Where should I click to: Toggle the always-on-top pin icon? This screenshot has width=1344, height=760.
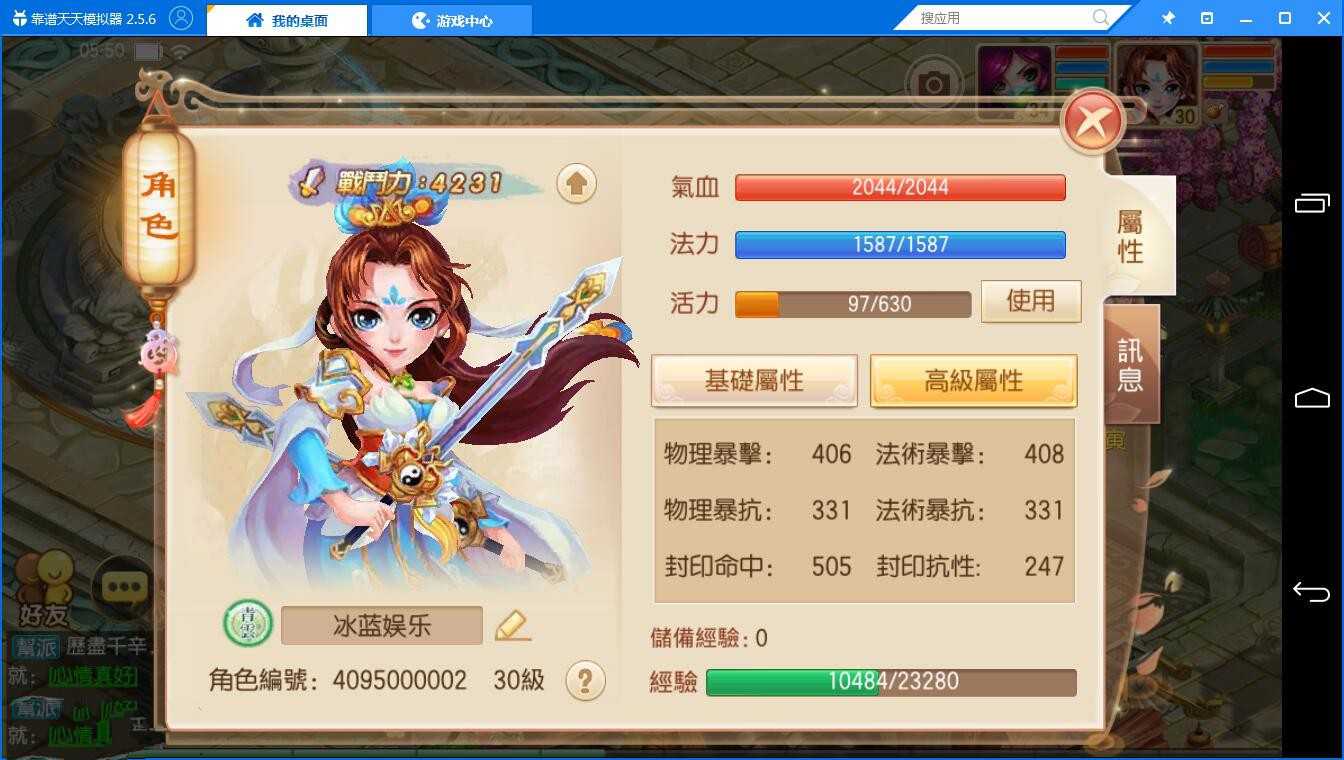pos(1167,16)
